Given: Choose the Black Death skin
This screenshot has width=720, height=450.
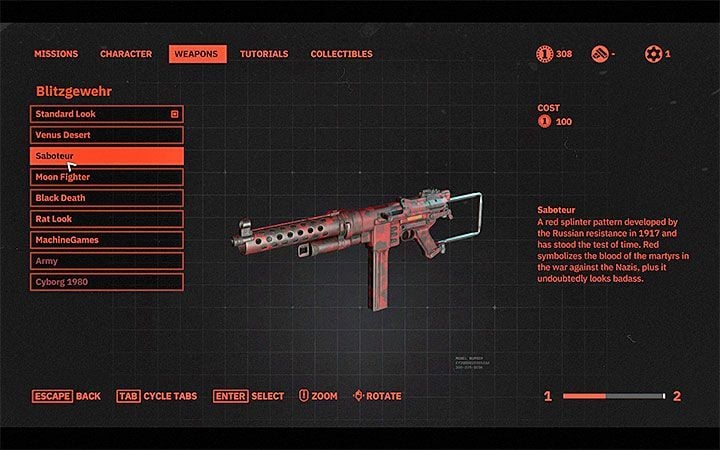Looking at the screenshot, I should coord(106,198).
